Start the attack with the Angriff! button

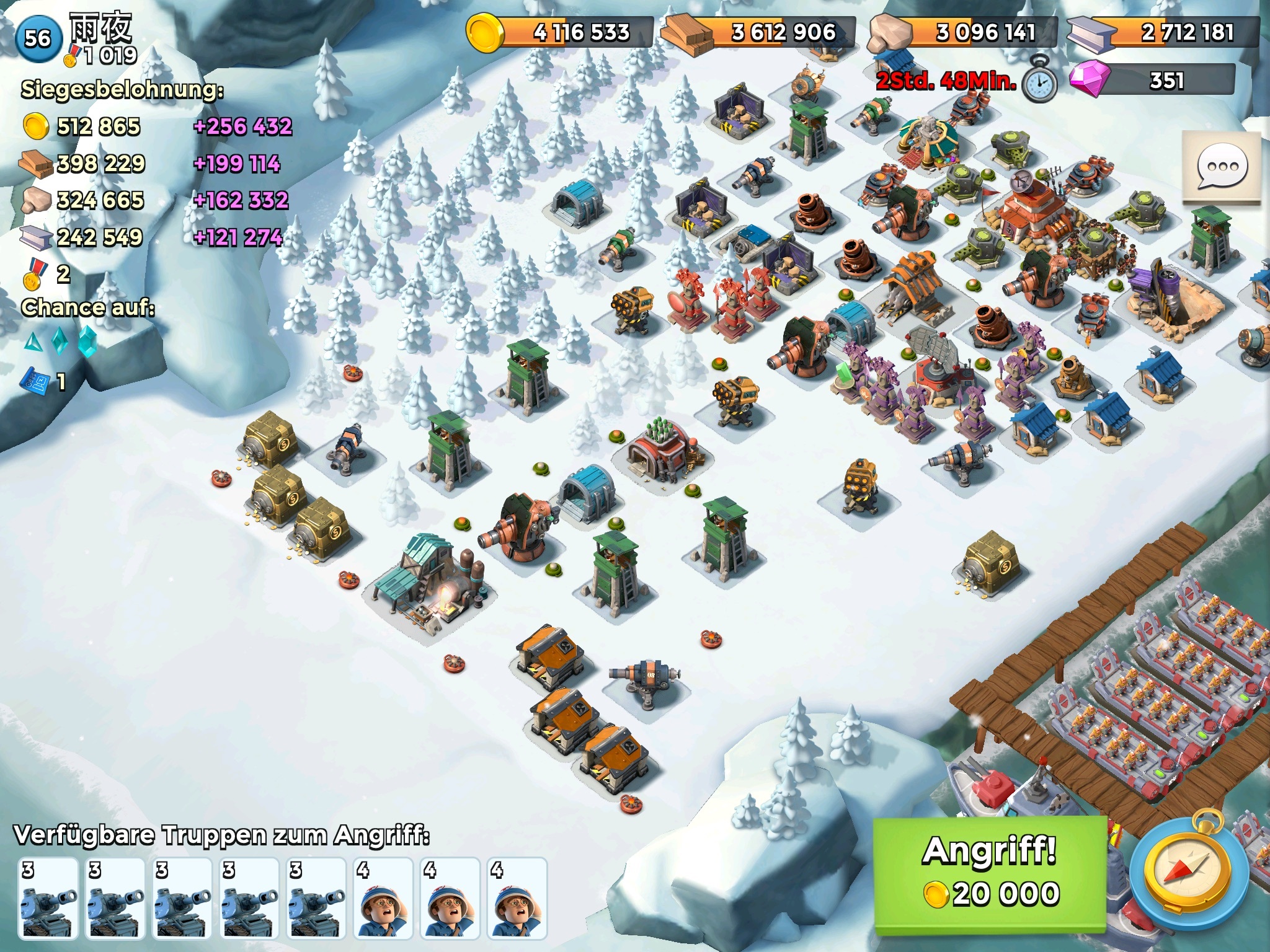(x=990, y=874)
